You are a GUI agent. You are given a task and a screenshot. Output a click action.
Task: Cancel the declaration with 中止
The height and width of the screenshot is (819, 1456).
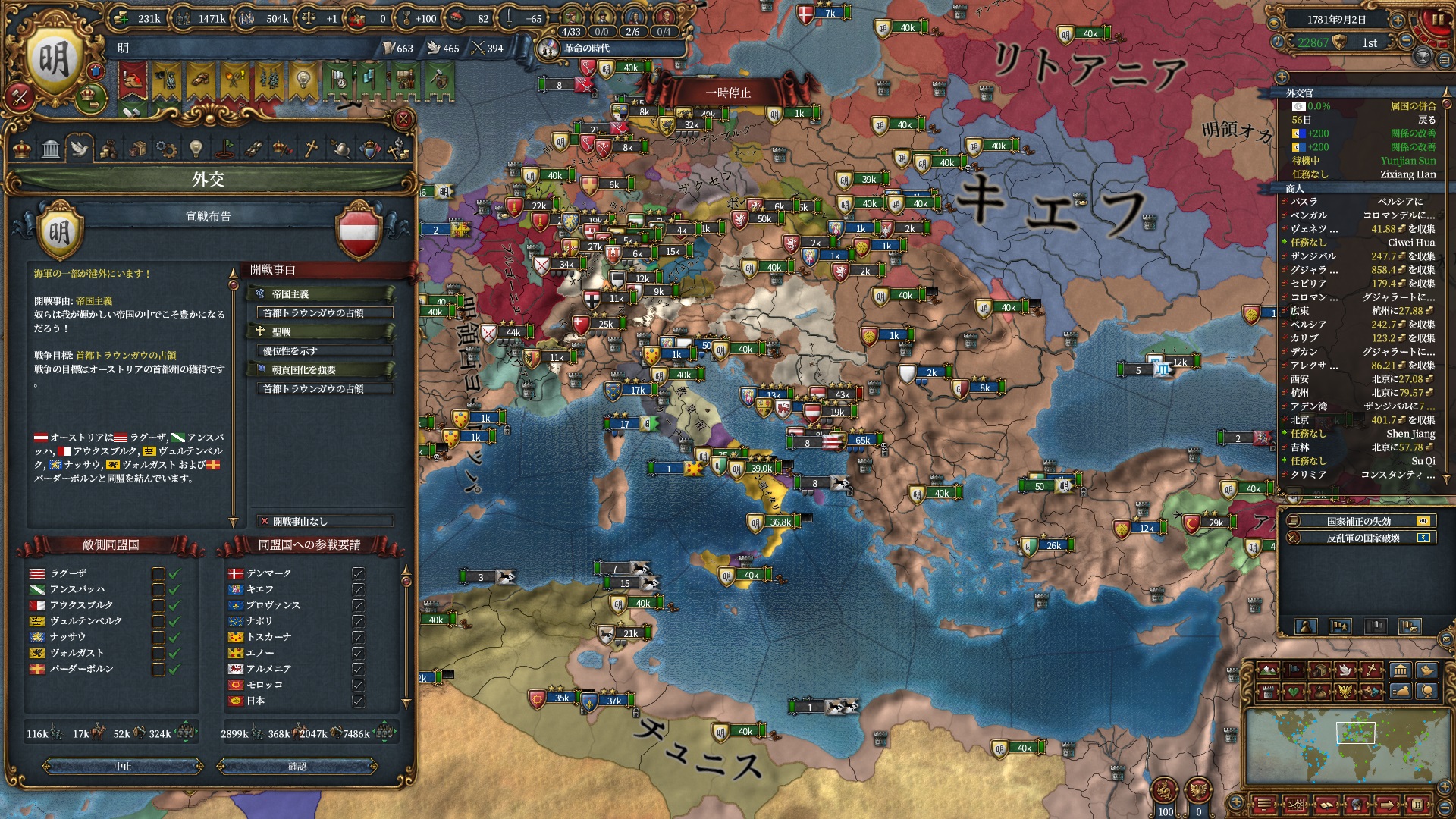tap(123, 767)
